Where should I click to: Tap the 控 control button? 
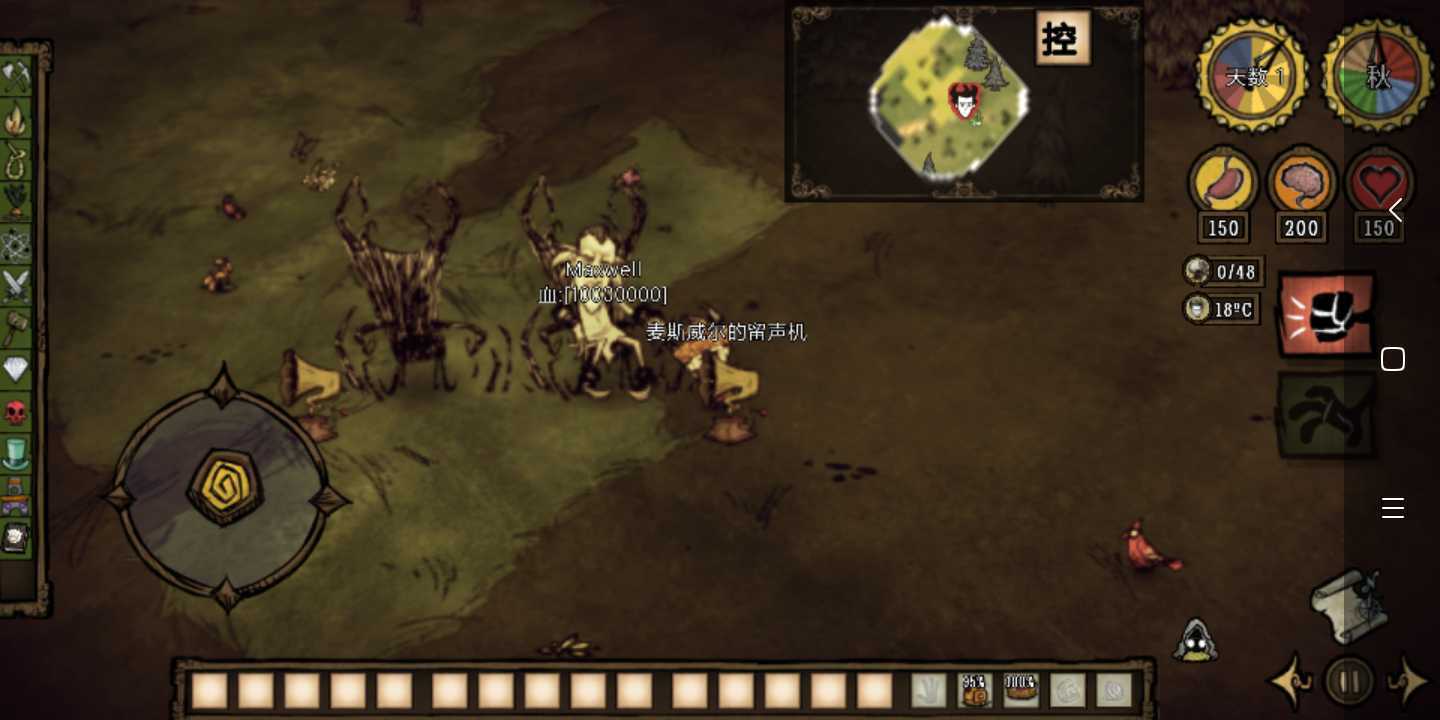click(1061, 39)
